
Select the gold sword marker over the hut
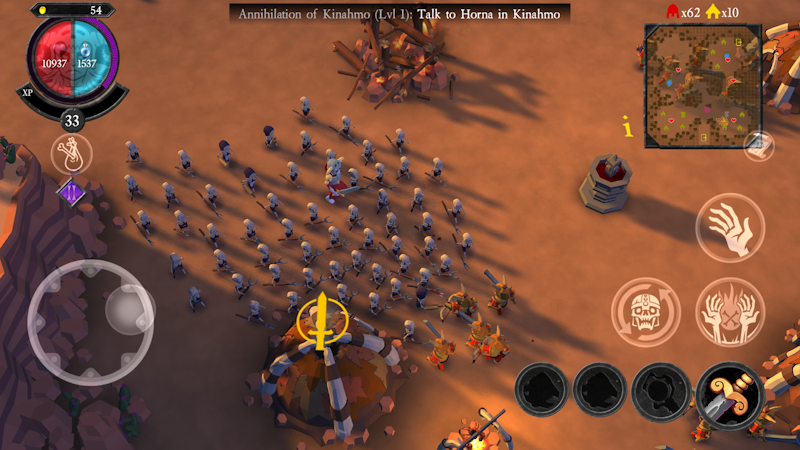pyautogui.click(x=323, y=321)
